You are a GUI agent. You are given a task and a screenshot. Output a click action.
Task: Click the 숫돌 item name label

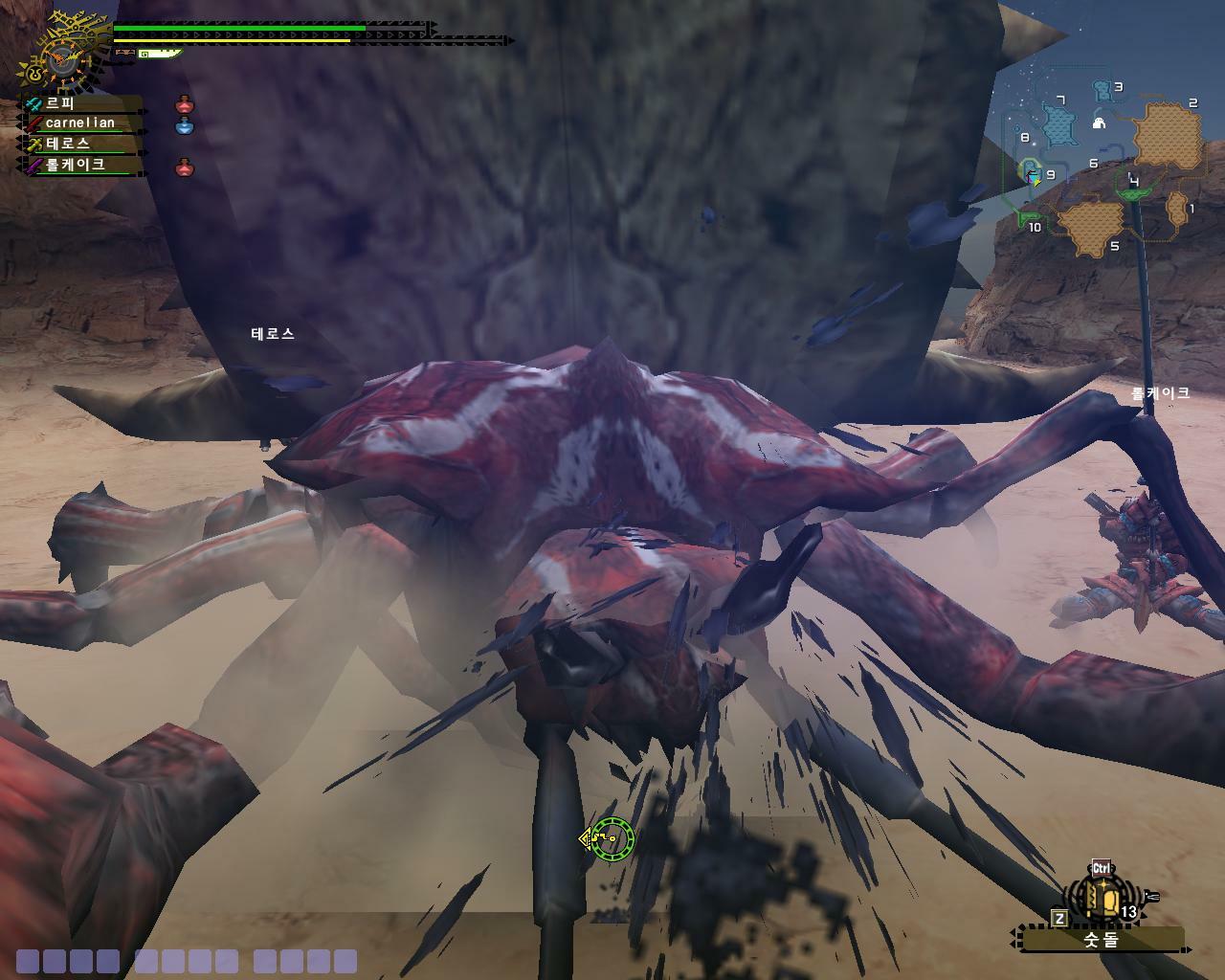(x=1101, y=940)
